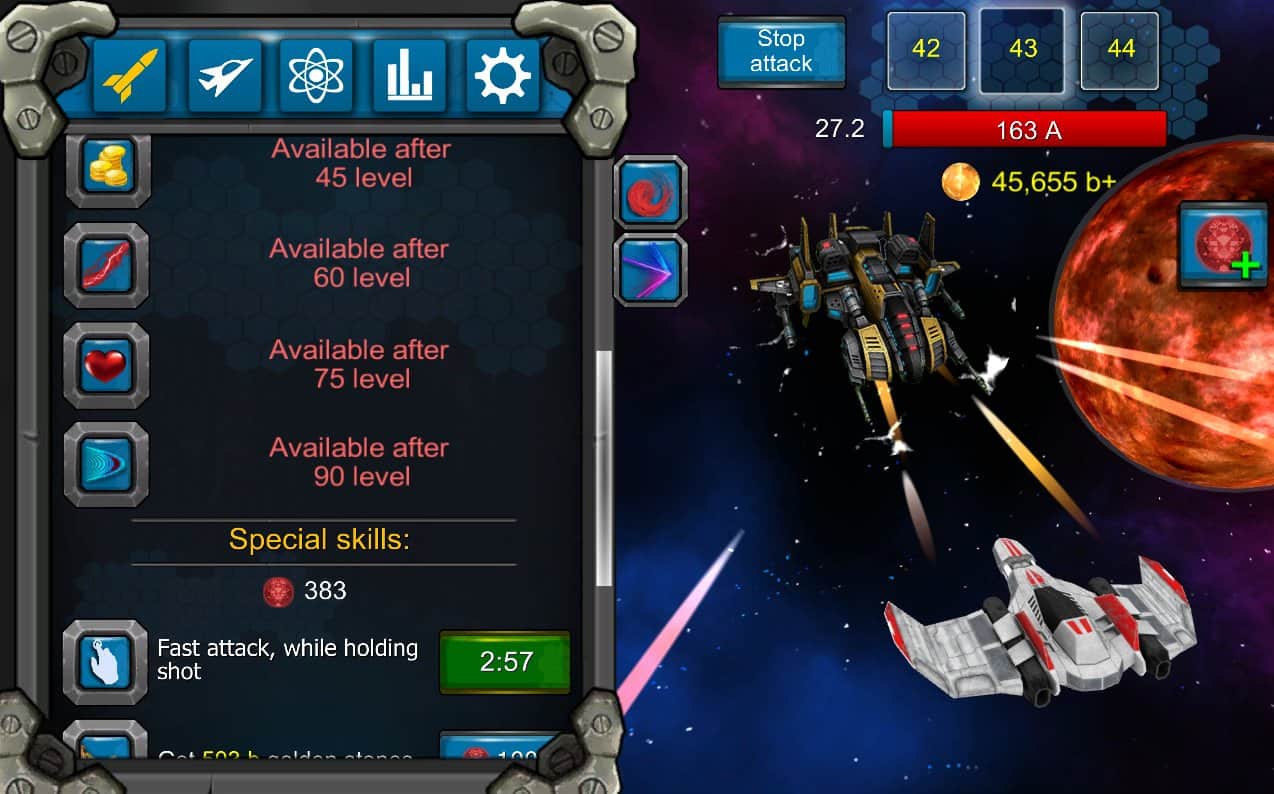Use the purple laser beam skill

pos(650,270)
